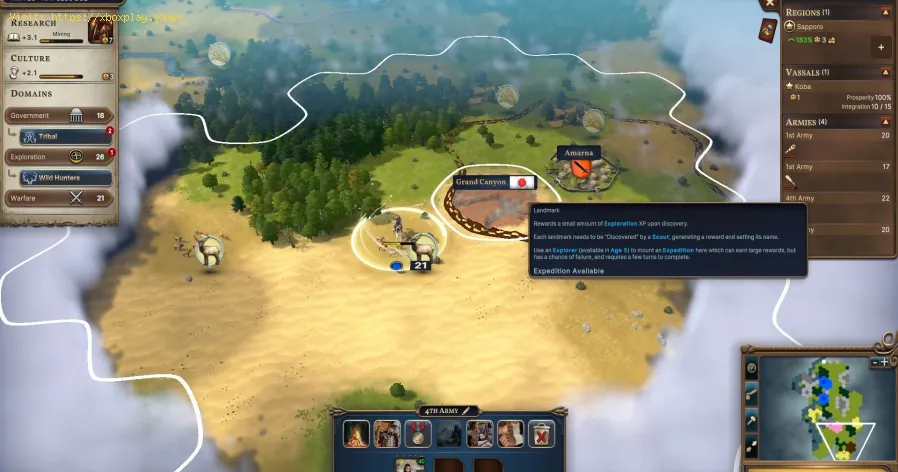
Task: Collapse the Armies section
Action: [x=885, y=122]
